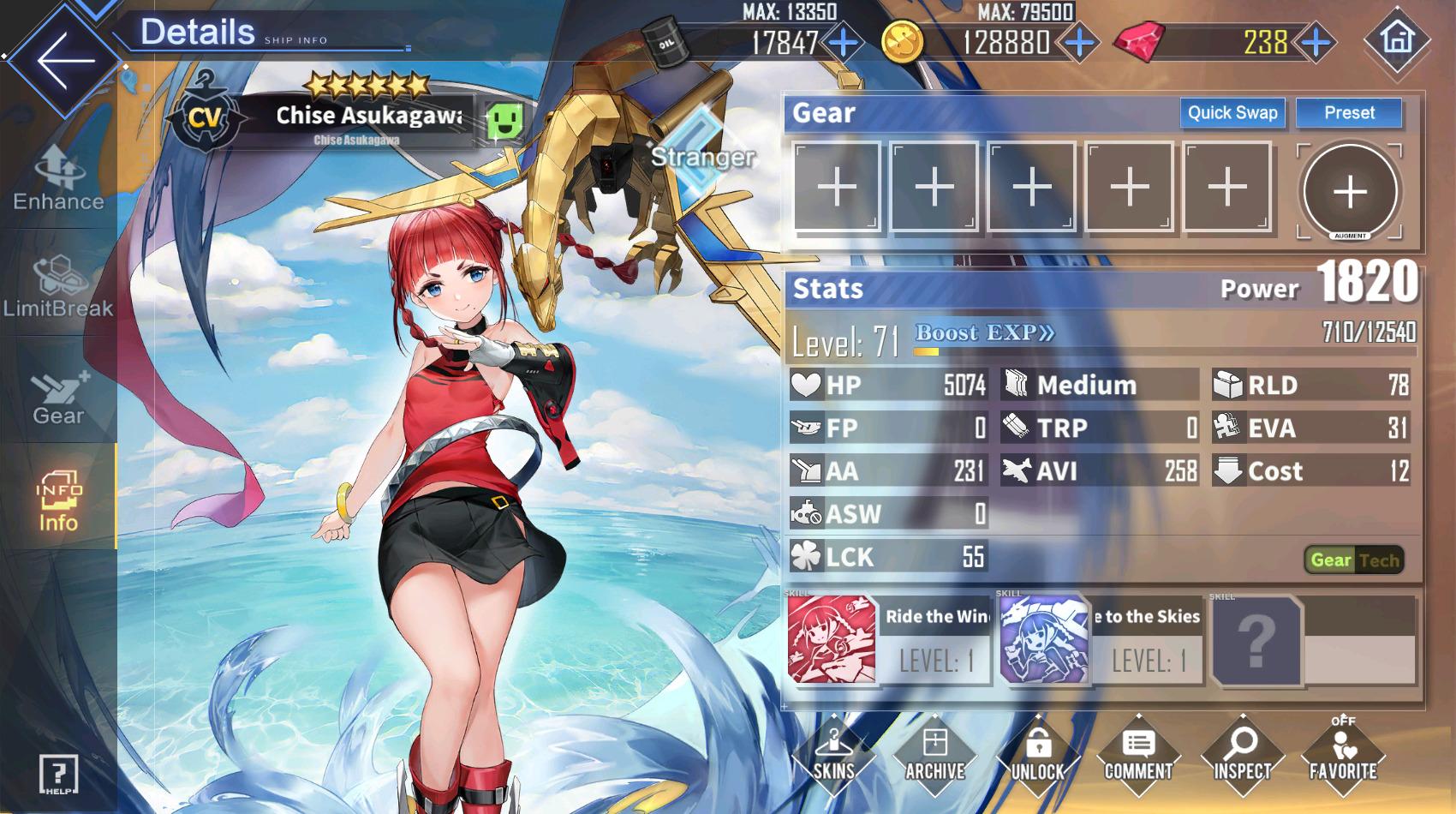Open the Skins menu
The height and width of the screenshot is (814, 1456).
coord(834,756)
